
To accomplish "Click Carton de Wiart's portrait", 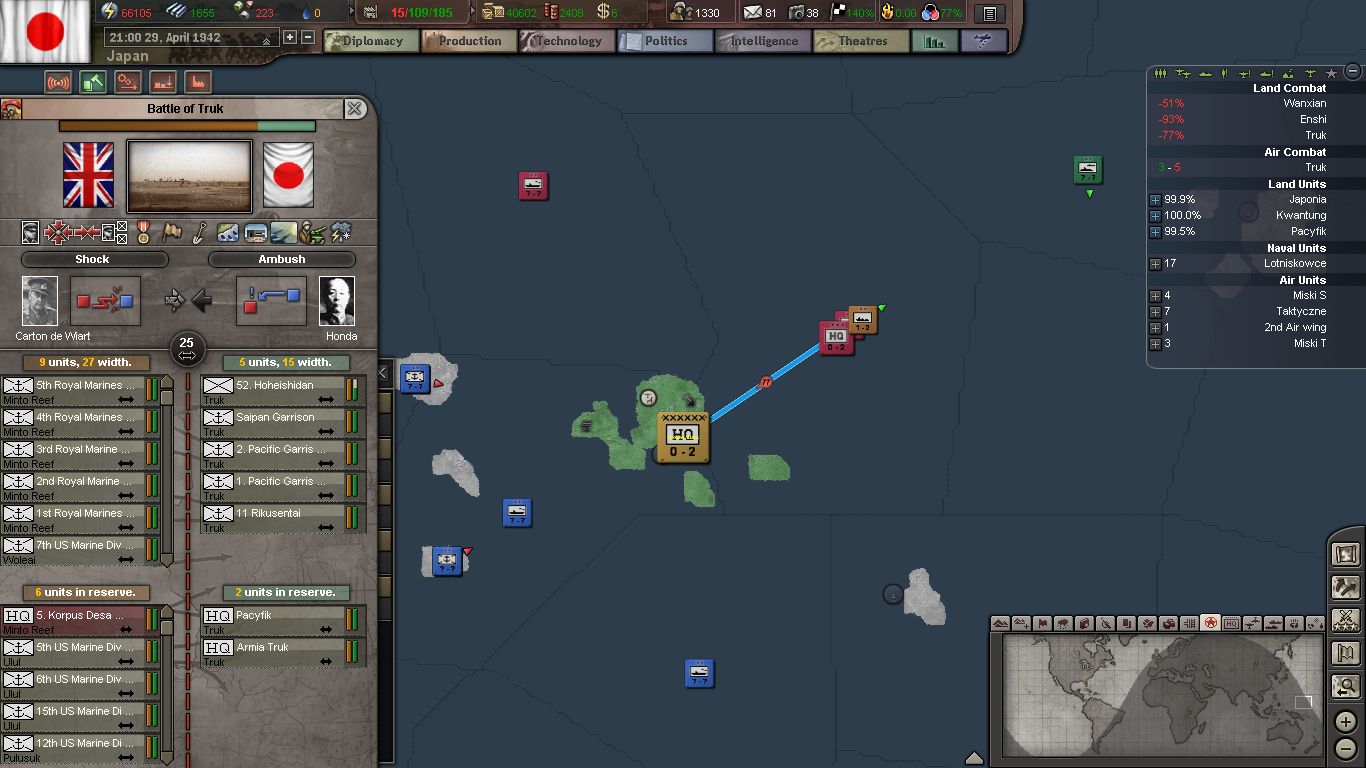I will (40, 301).
